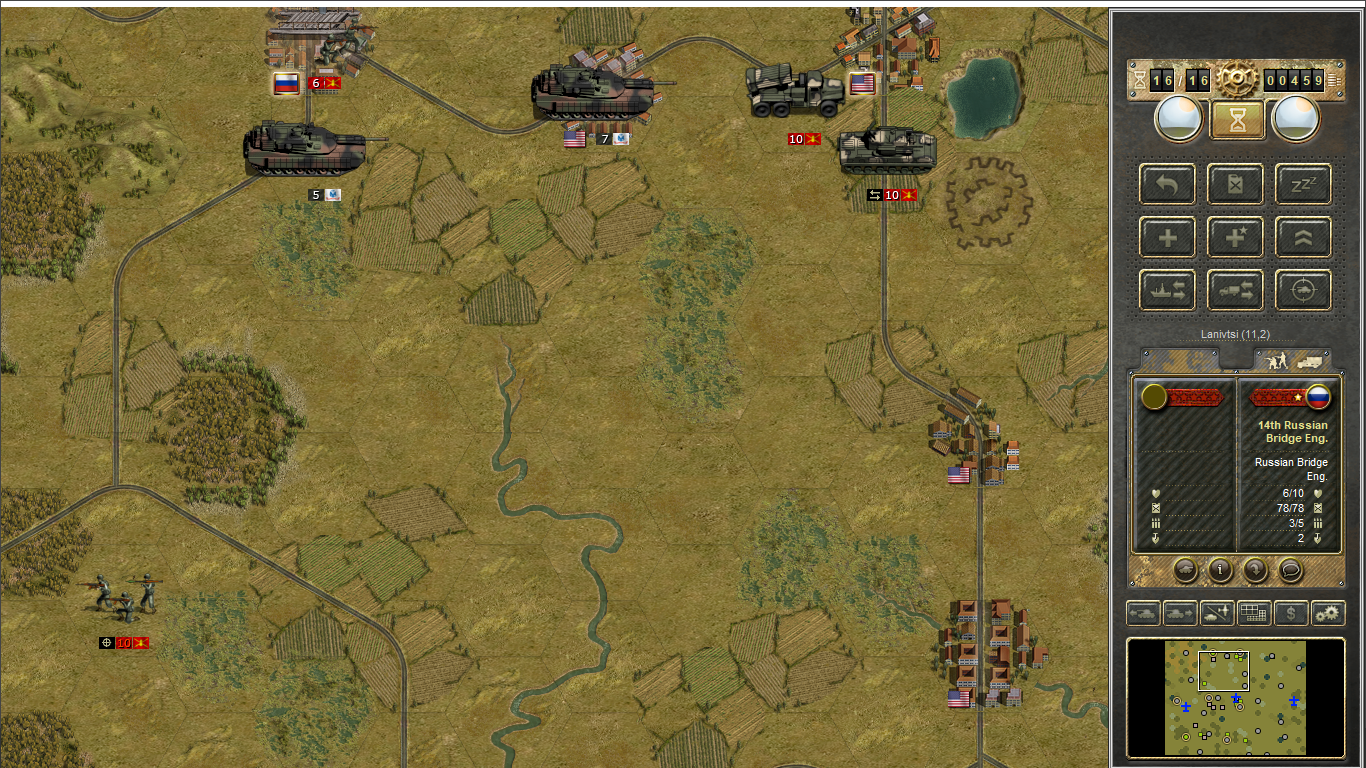The height and width of the screenshot is (768, 1366).
Task: End the turn with the hourglass button
Action: coord(1237,119)
